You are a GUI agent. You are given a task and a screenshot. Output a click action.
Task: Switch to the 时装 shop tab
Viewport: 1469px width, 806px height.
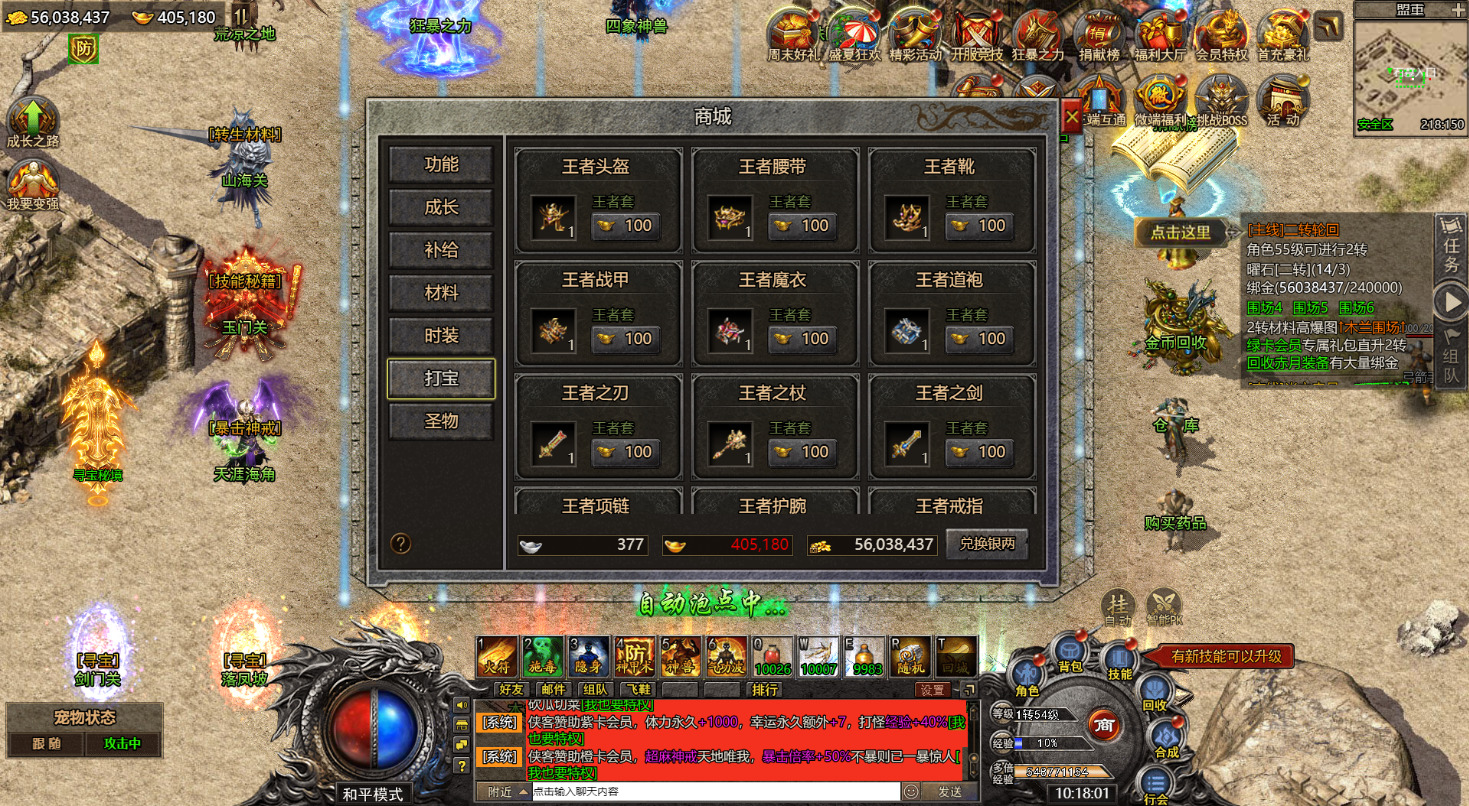[x=442, y=335]
